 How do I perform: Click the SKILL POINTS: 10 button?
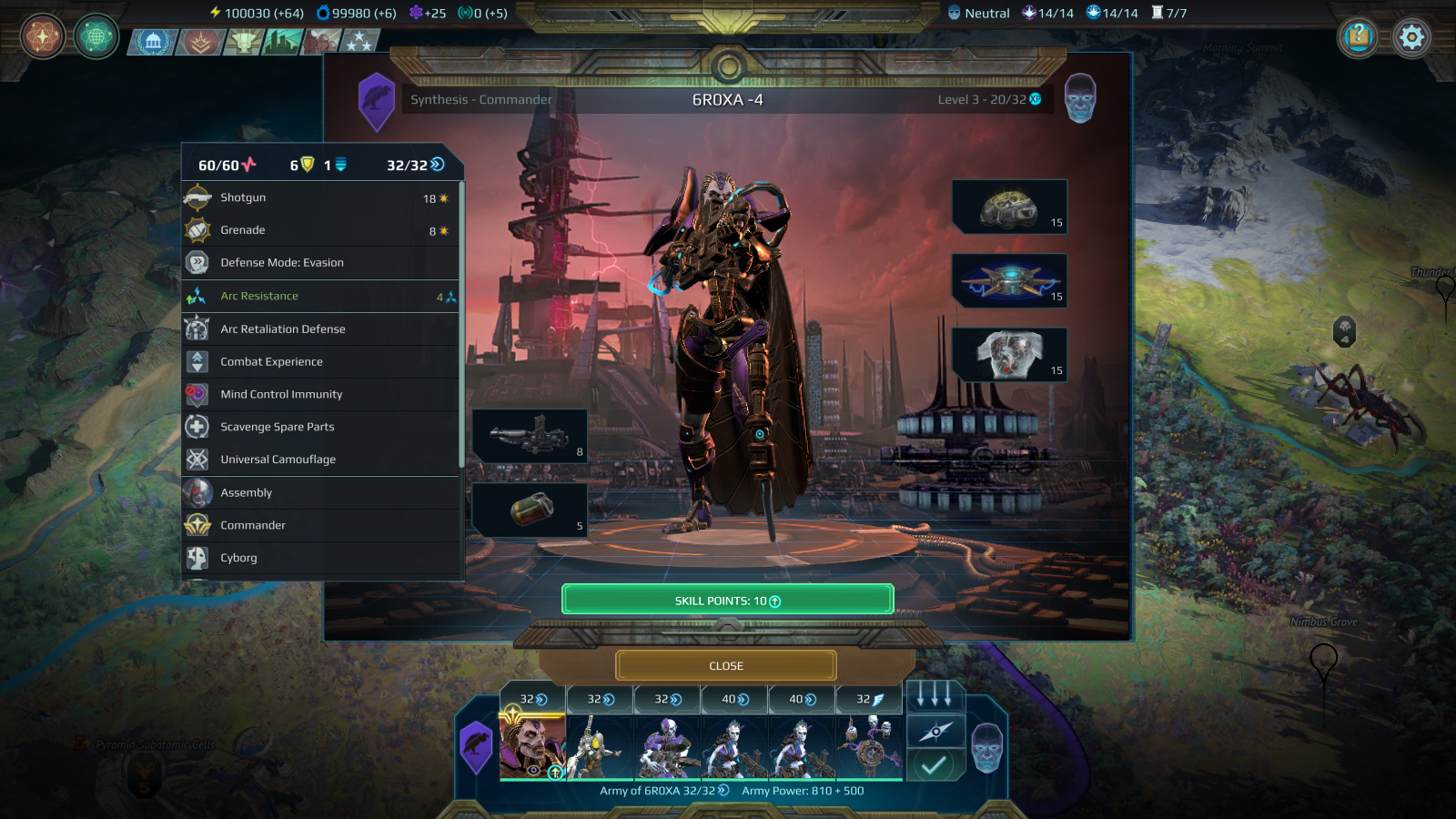727,599
